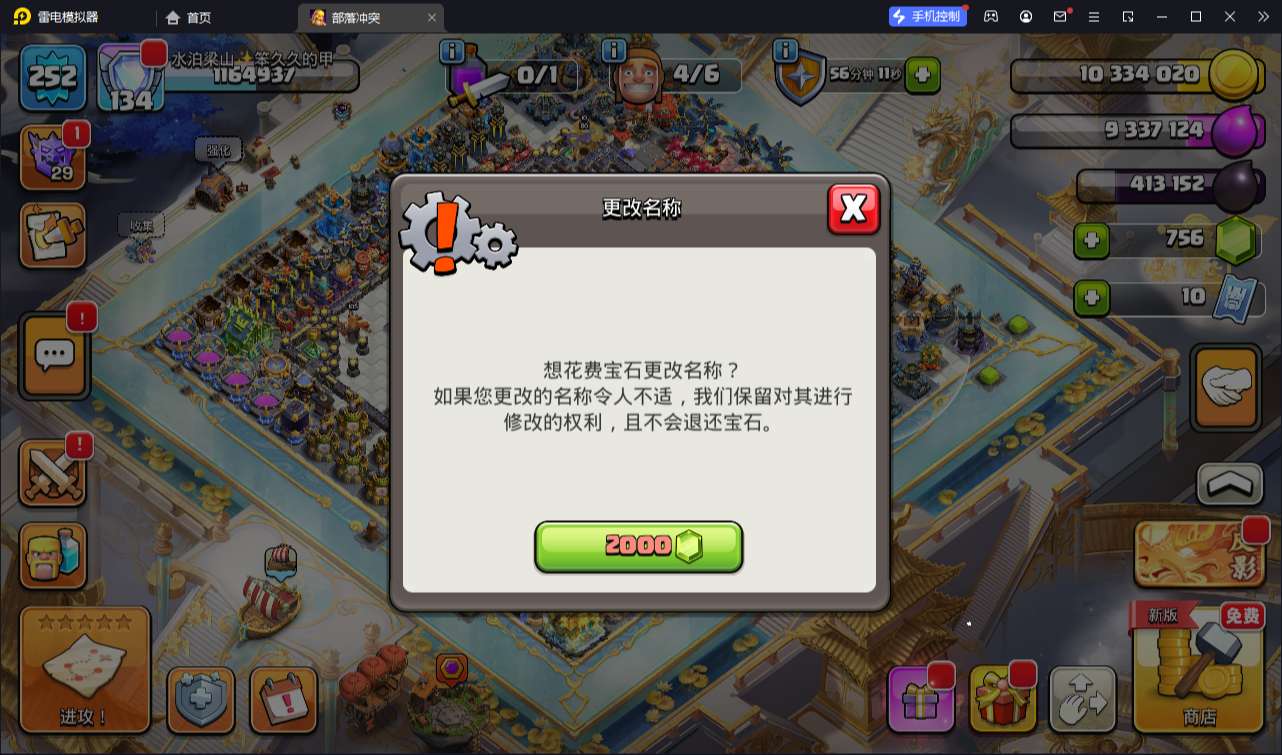Open the LDPlayer mail notification icon
This screenshot has width=1282, height=755.
click(x=1060, y=16)
